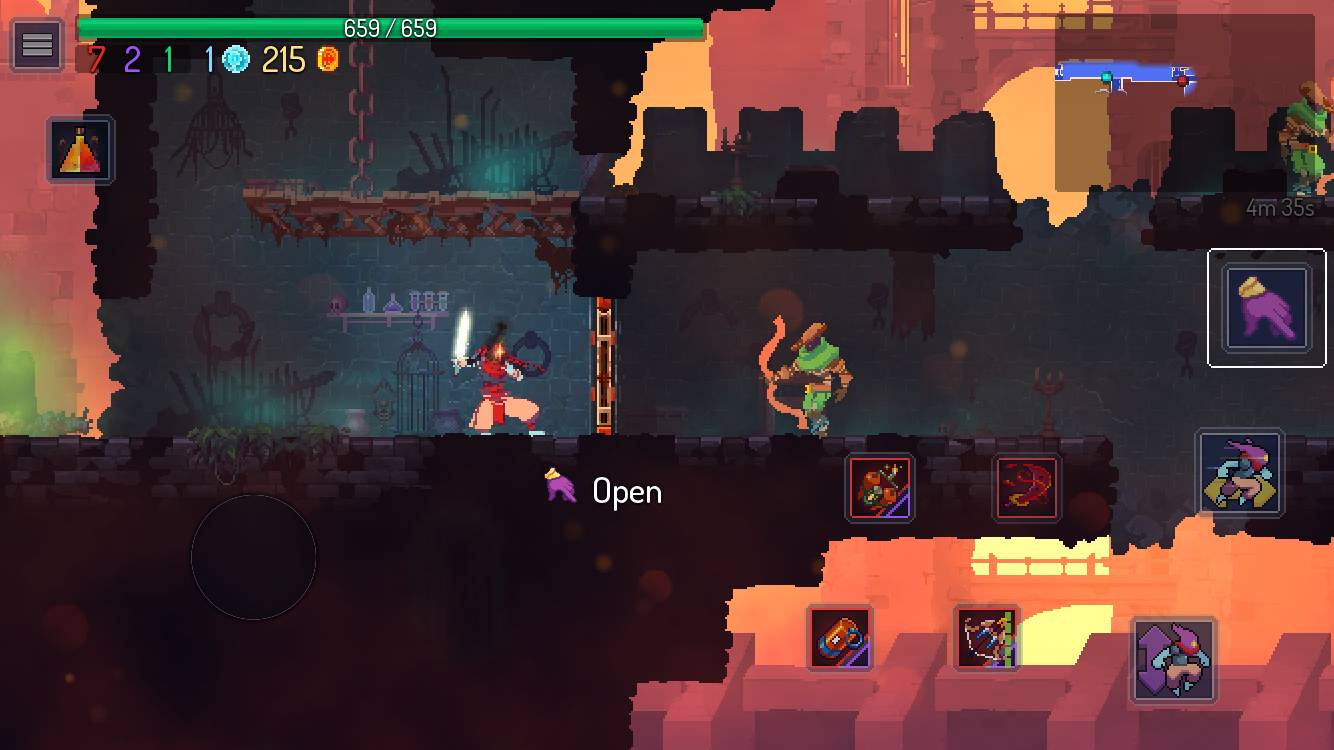
Task: Open the hamburger pause menu
Action: point(36,44)
